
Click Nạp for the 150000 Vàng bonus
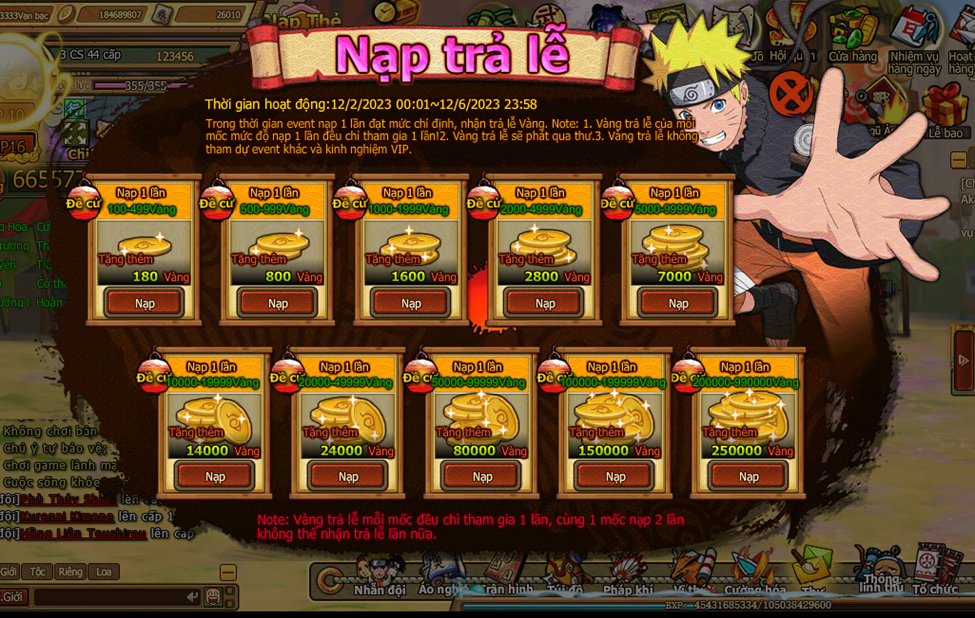click(615, 477)
